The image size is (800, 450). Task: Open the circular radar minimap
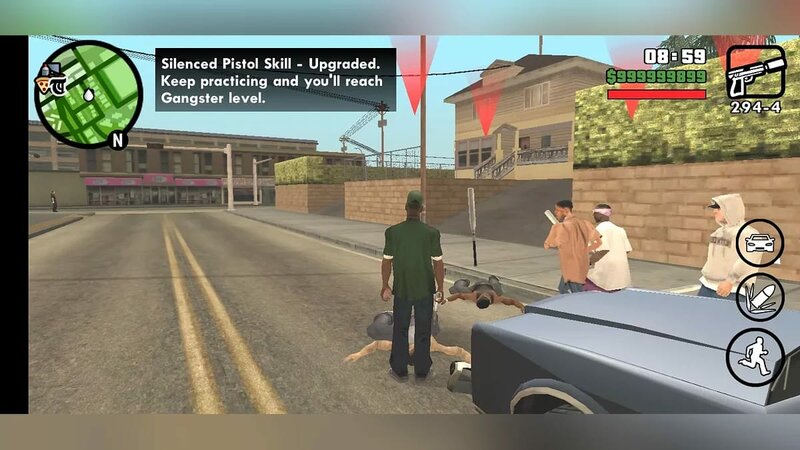87,94
